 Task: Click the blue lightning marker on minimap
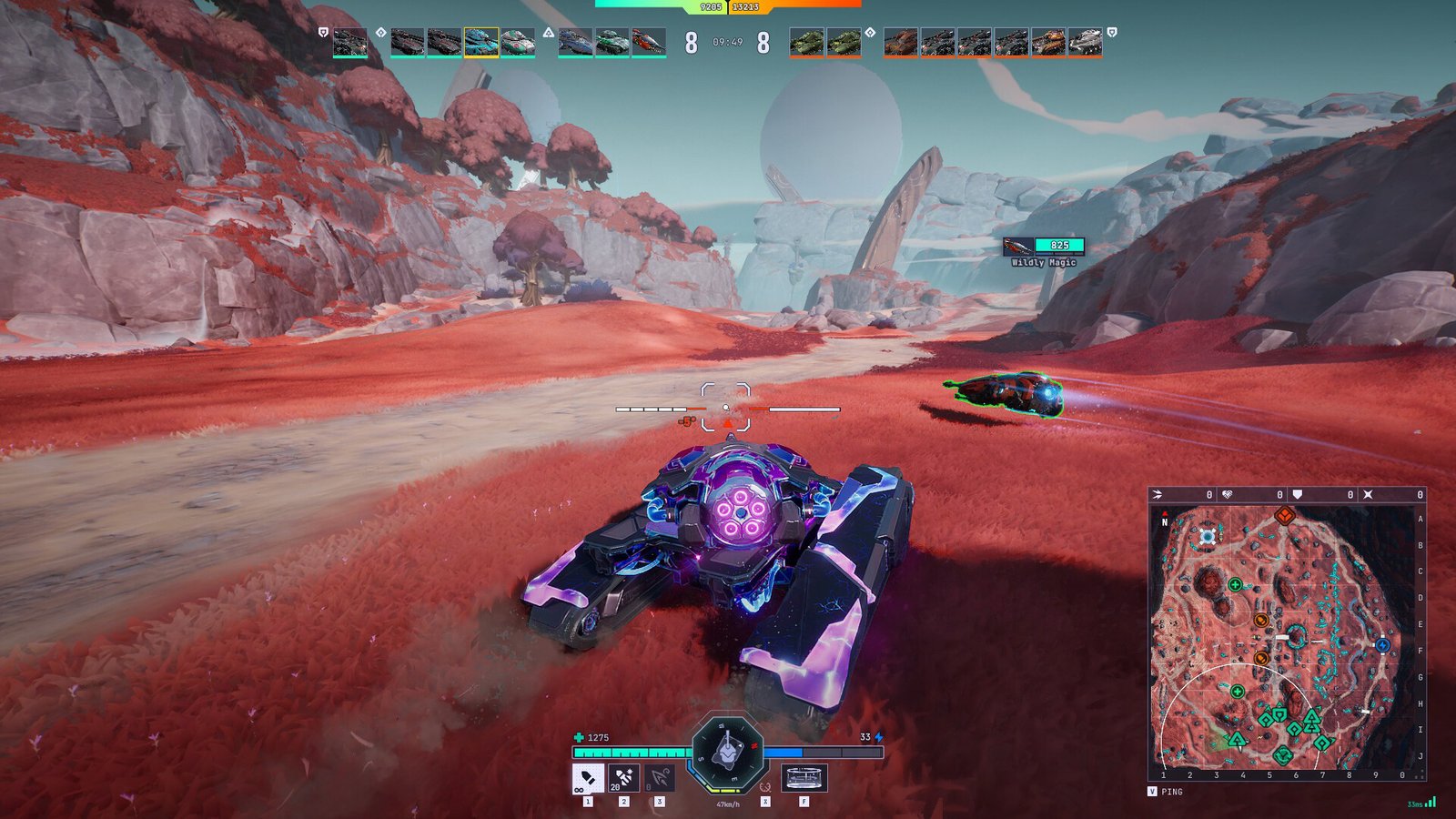tap(1382, 644)
